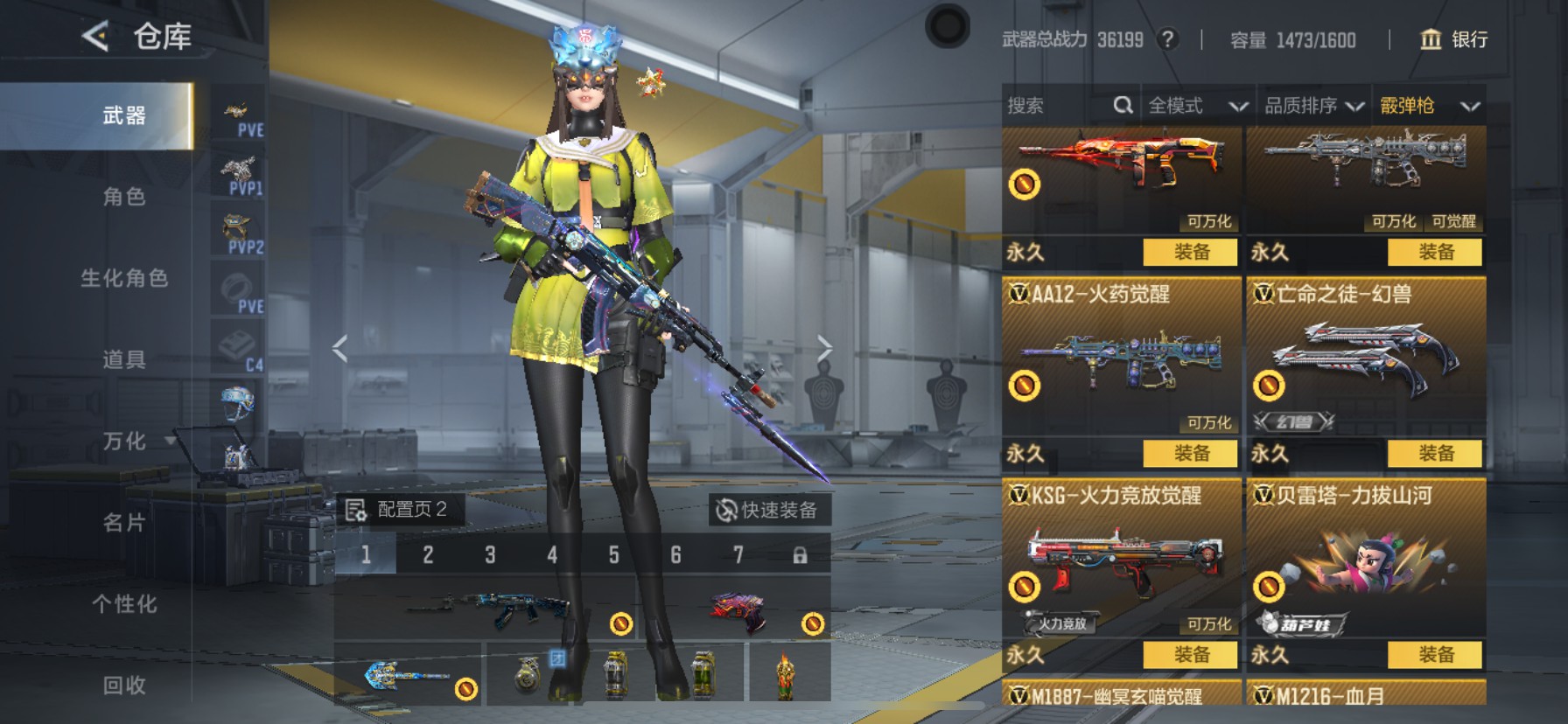Equip the KSG-火力竞放觉醒 shotgun
Viewport: 1568px width, 724px height.
(x=1190, y=655)
